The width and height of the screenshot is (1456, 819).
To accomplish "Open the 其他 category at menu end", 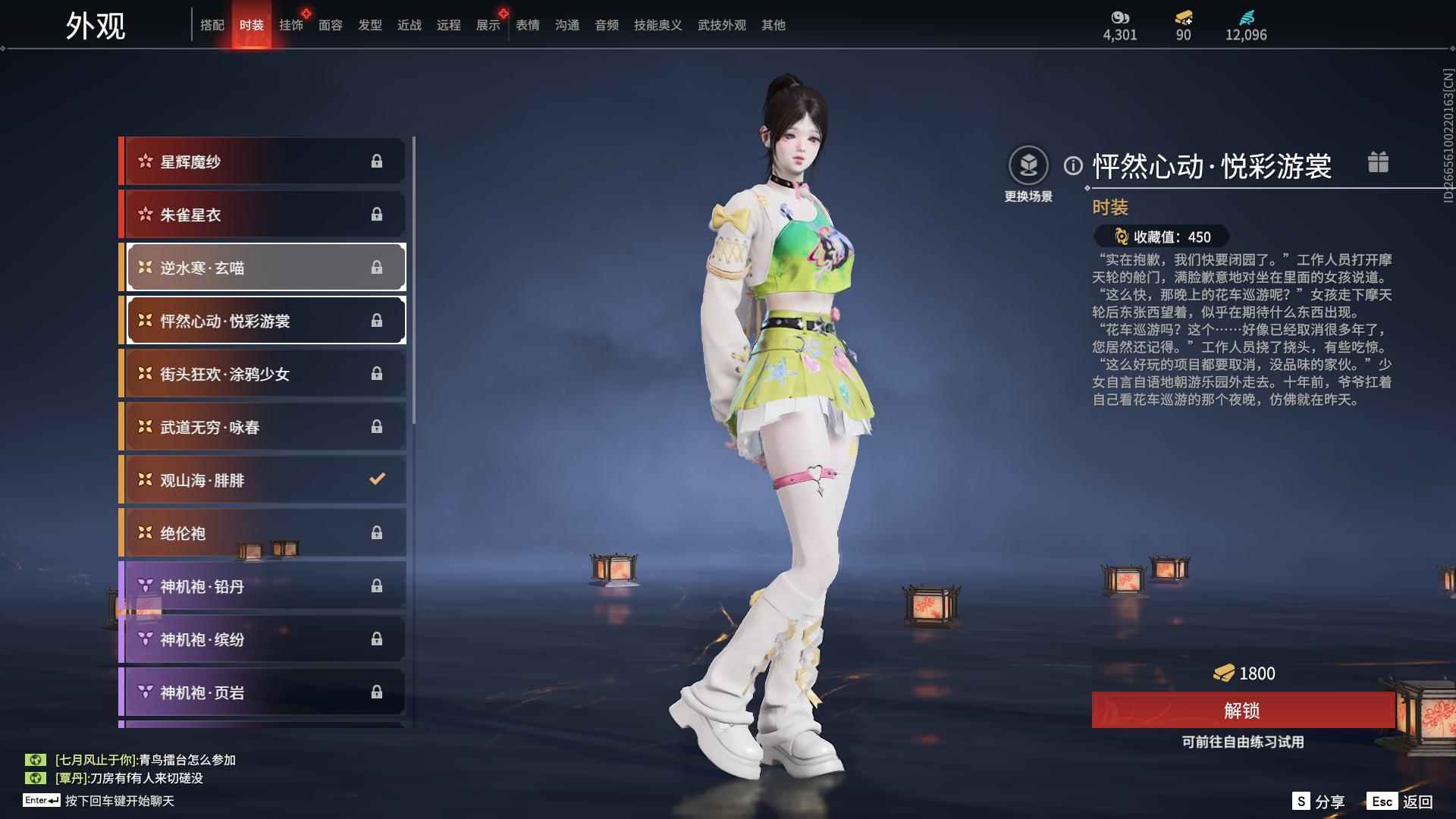I will [x=773, y=25].
